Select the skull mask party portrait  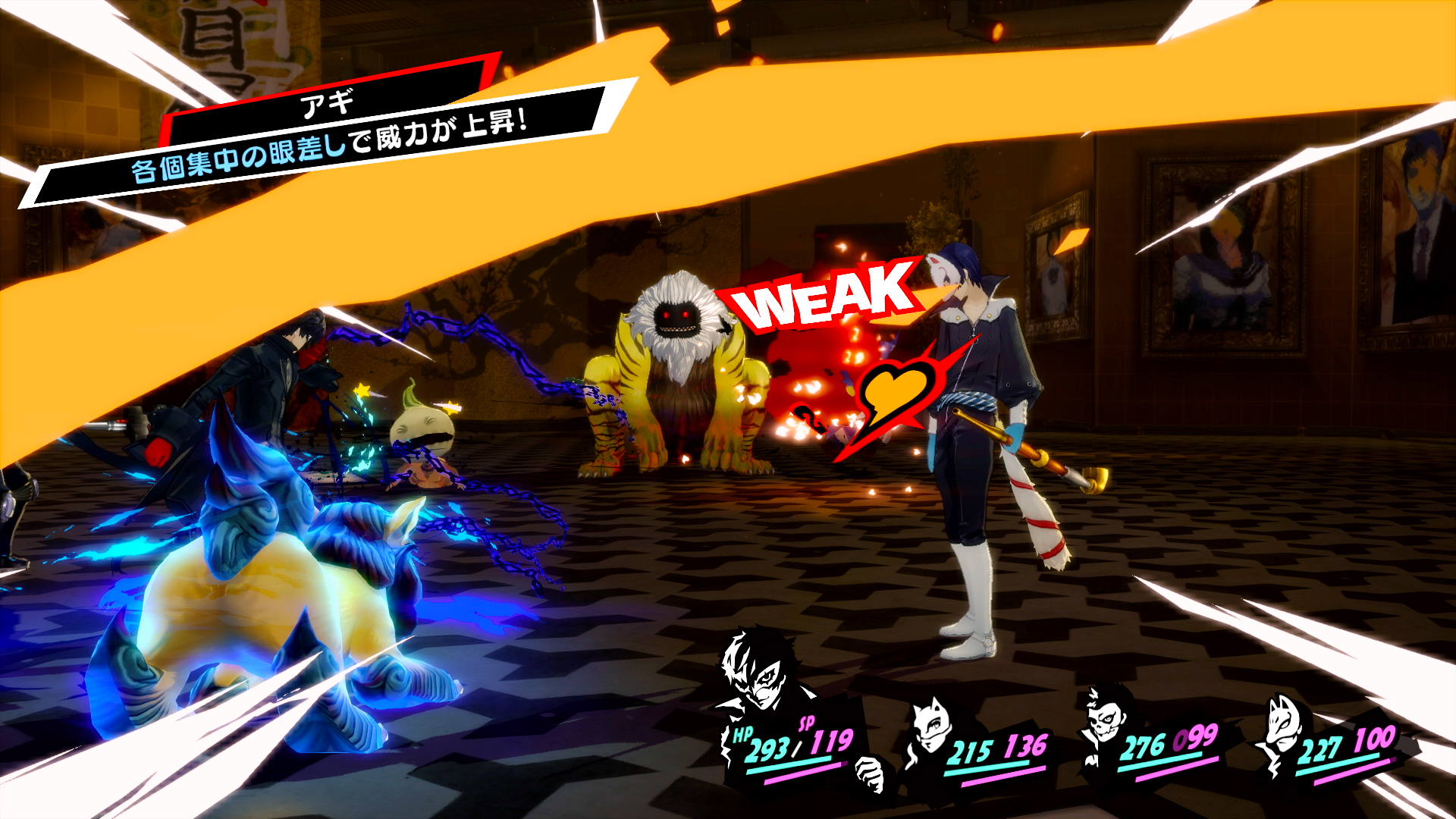(1105, 717)
